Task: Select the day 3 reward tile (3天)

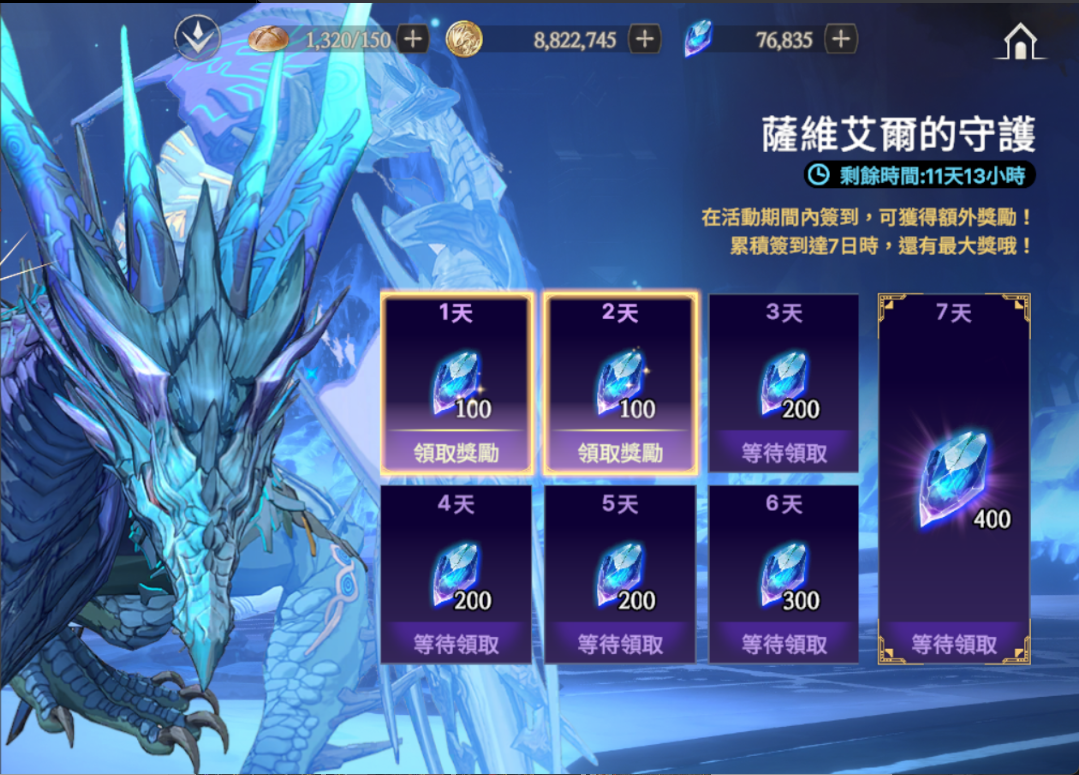Action: point(783,382)
